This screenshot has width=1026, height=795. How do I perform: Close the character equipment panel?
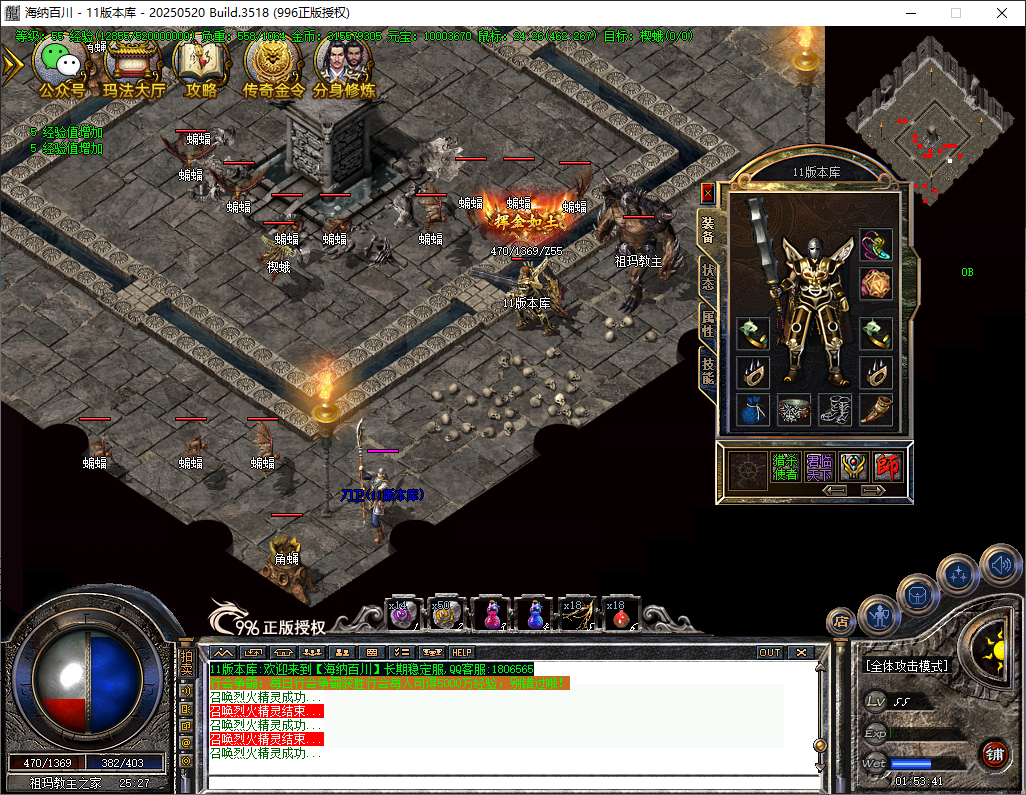[x=708, y=193]
